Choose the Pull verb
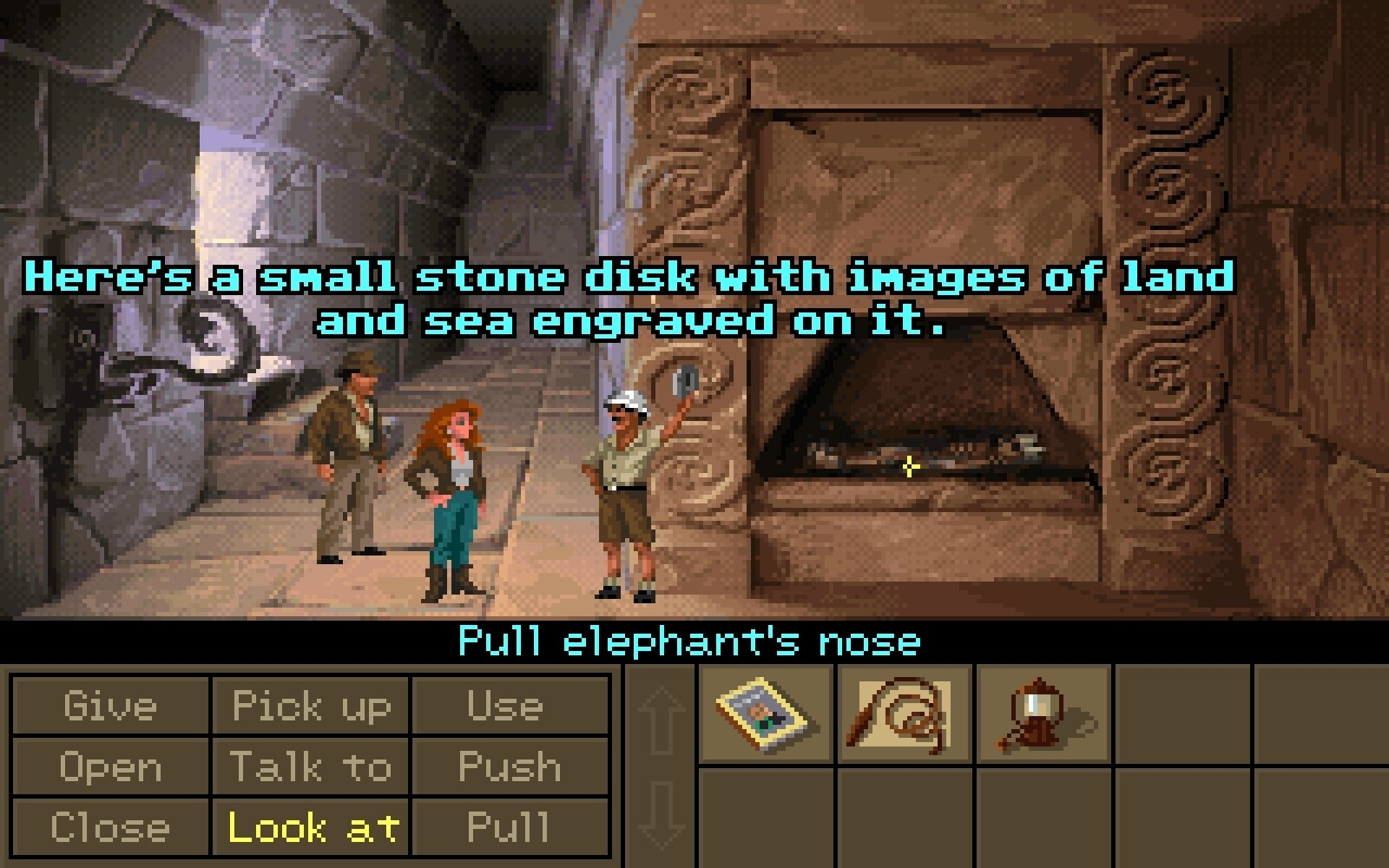1389x868 pixels. point(510,827)
